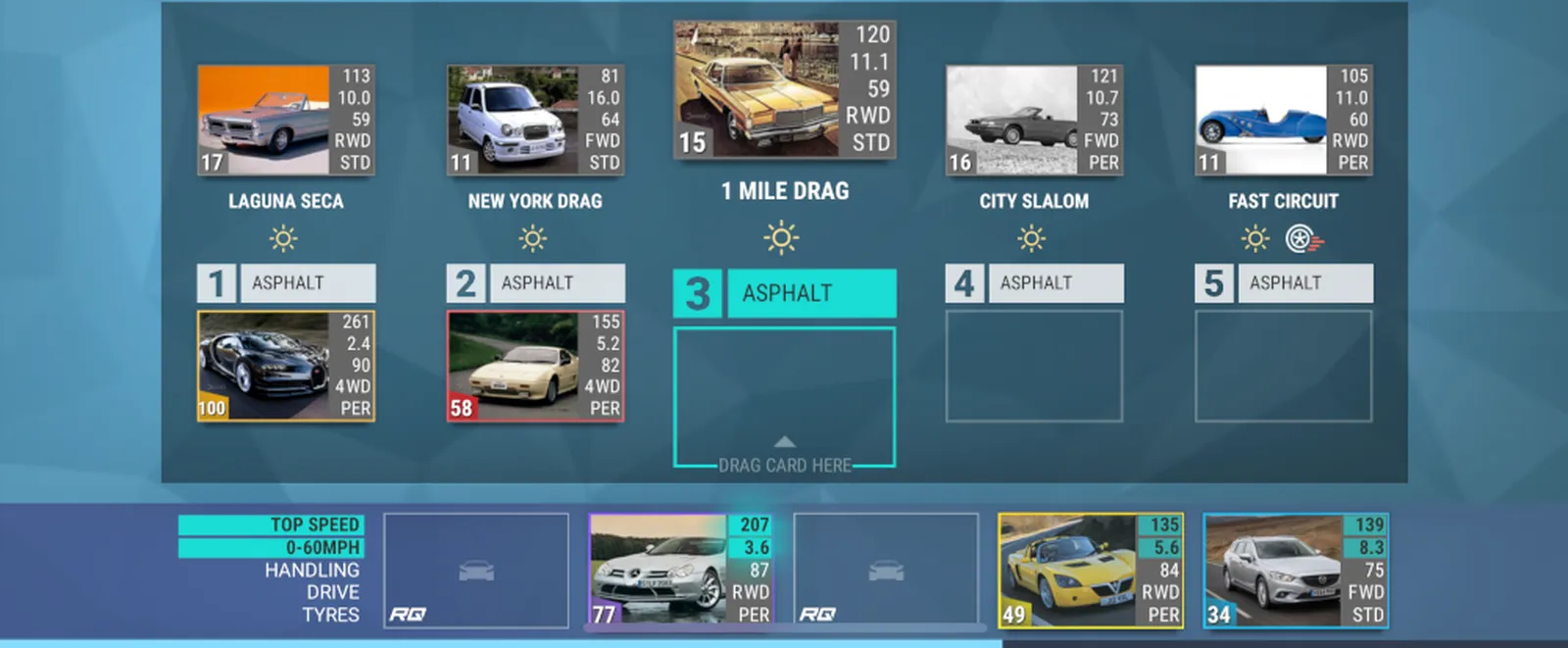
Task: Click the Fast Circuit tyre condition icon
Action: pos(1303,238)
